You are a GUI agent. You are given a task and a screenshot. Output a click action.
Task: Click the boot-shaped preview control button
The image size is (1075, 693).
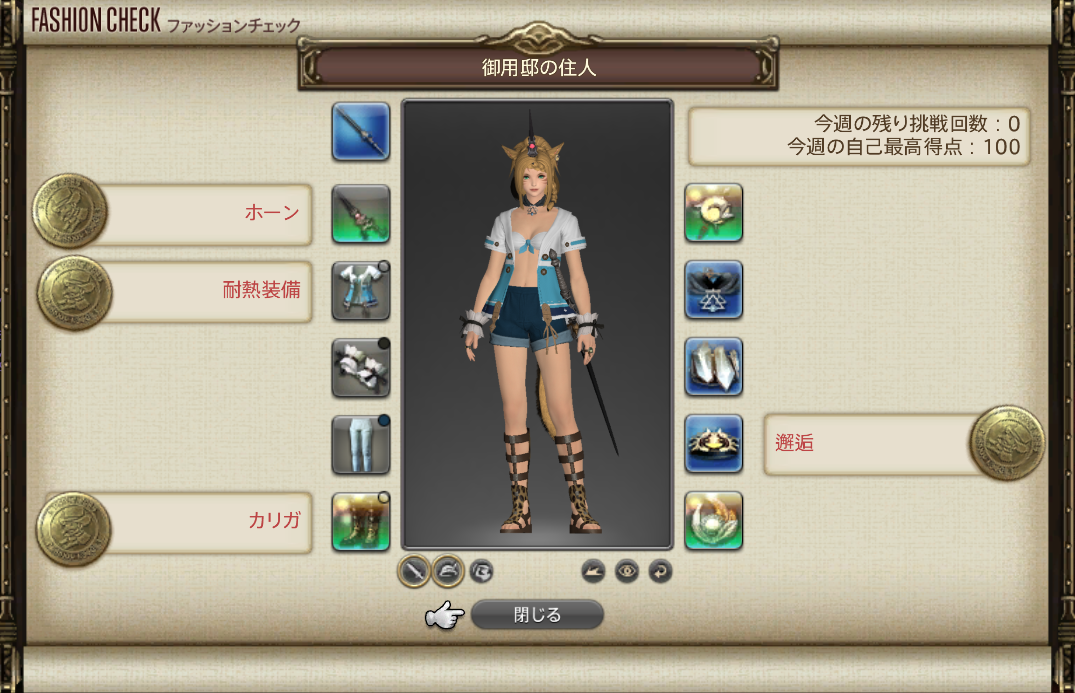pos(594,571)
